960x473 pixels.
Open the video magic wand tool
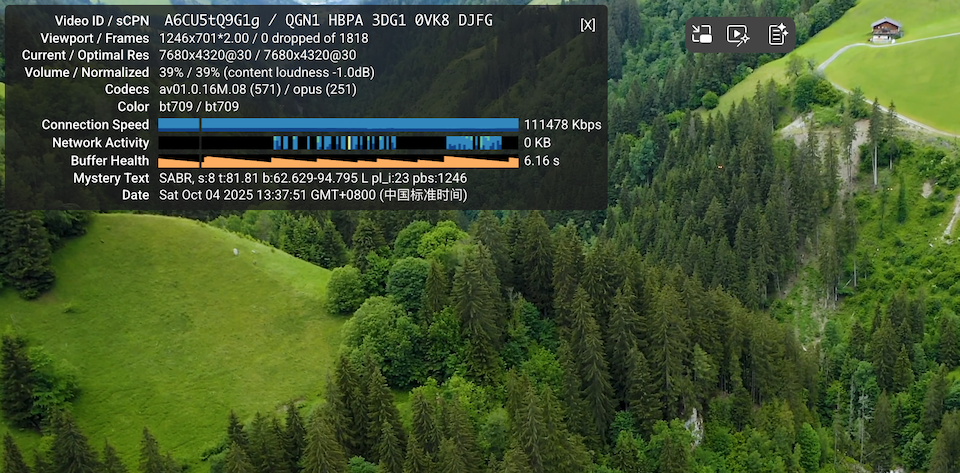point(739,35)
